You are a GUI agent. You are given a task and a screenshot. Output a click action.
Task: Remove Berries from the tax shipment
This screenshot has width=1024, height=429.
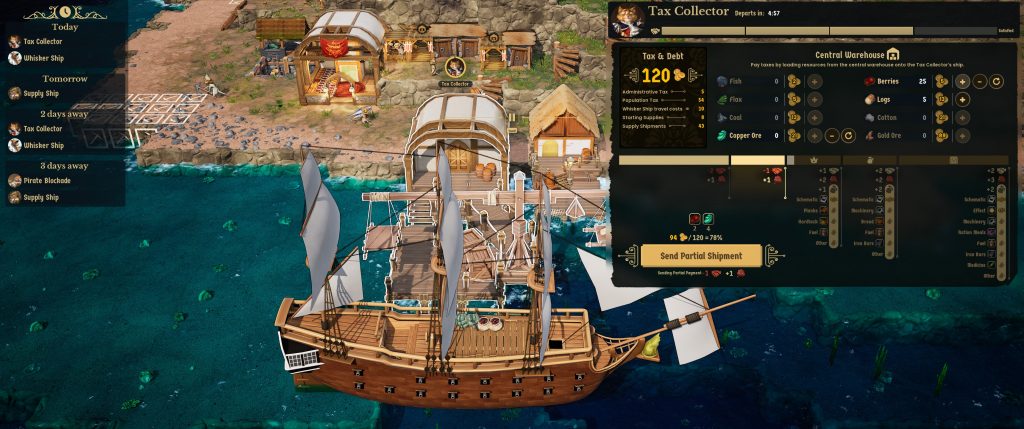pos(980,81)
